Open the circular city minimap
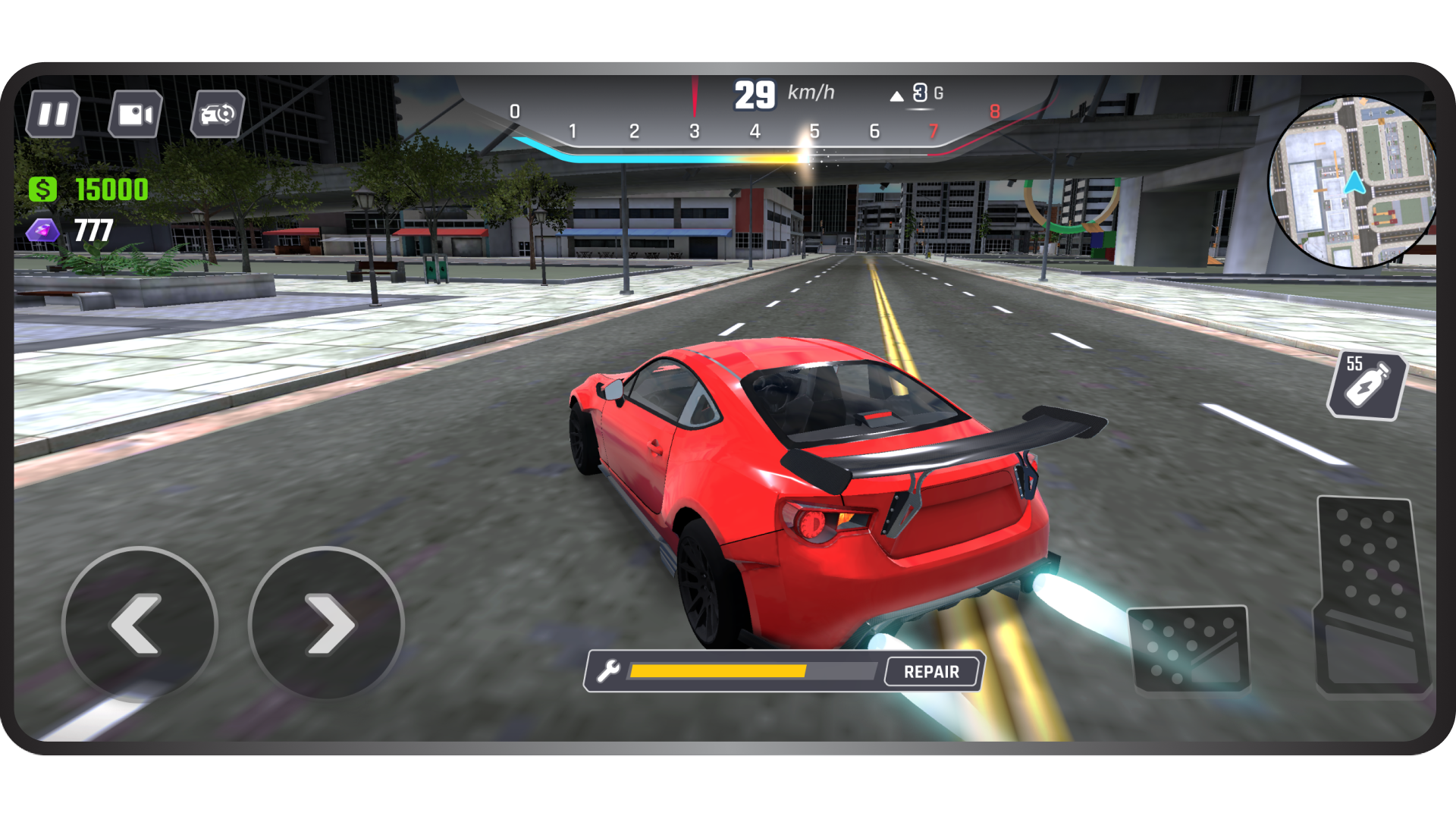Viewport: 1456px width, 819px height. coord(1353,182)
